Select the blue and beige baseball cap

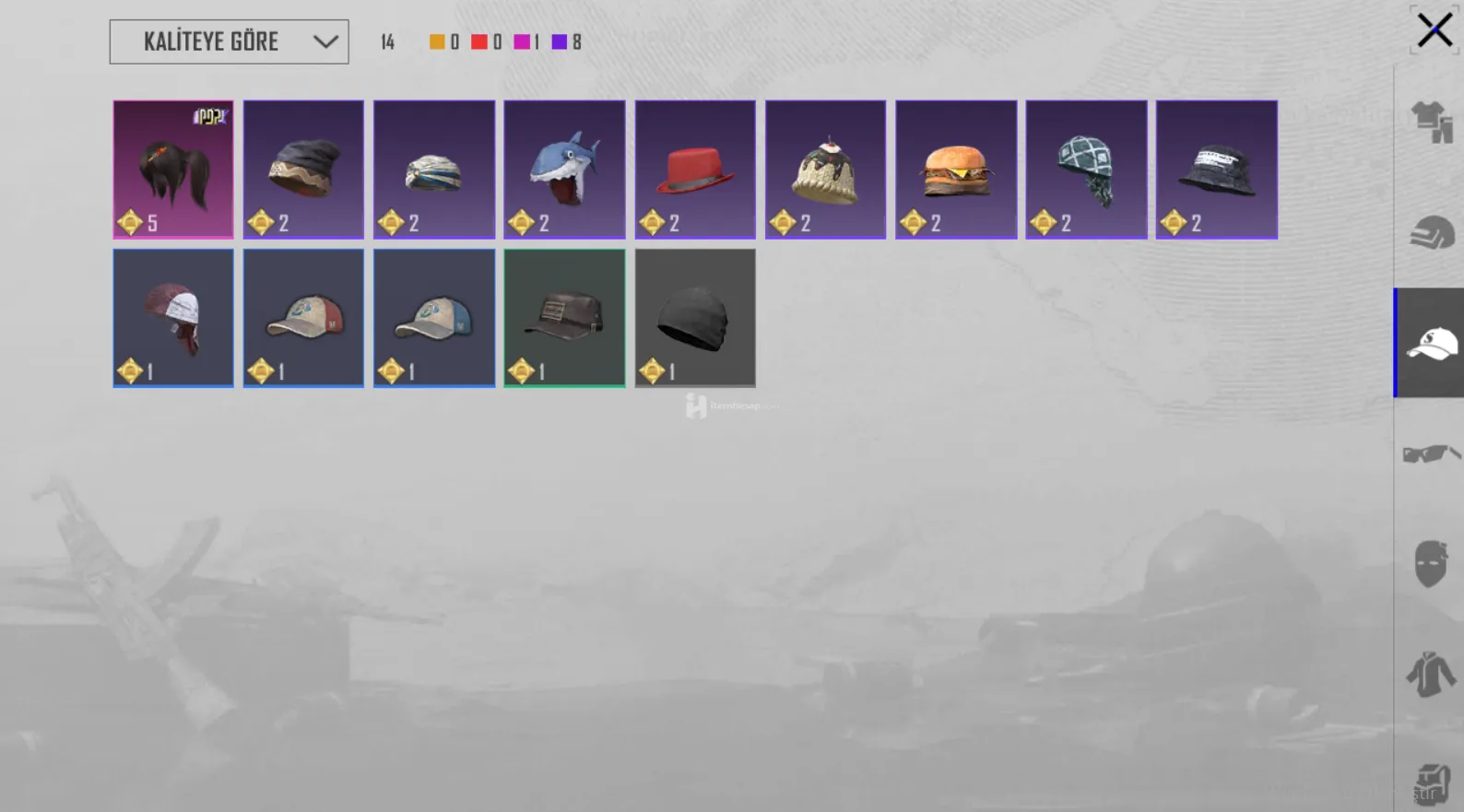click(x=434, y=318)
